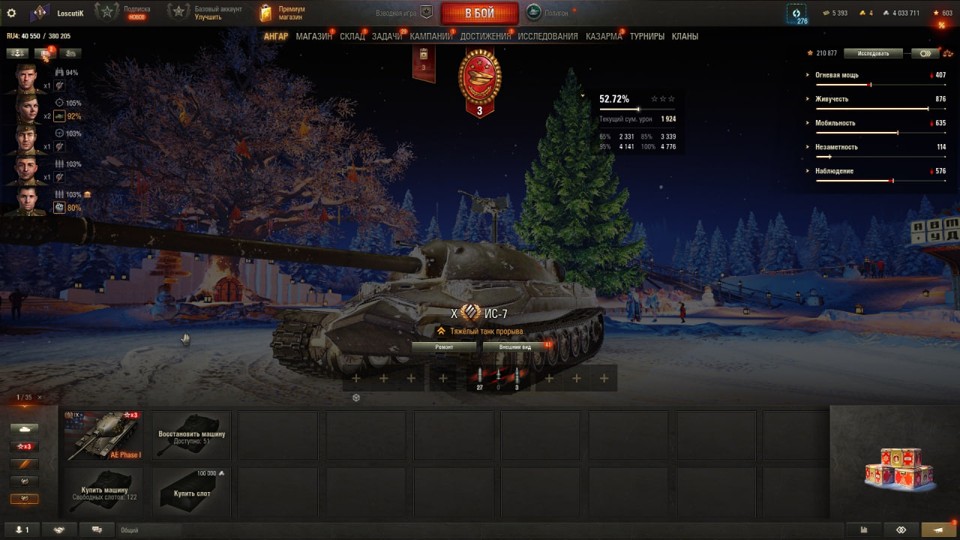Open the settings gear icon
The width and height of the screenshot is (960, 540).
click(12, 13)
